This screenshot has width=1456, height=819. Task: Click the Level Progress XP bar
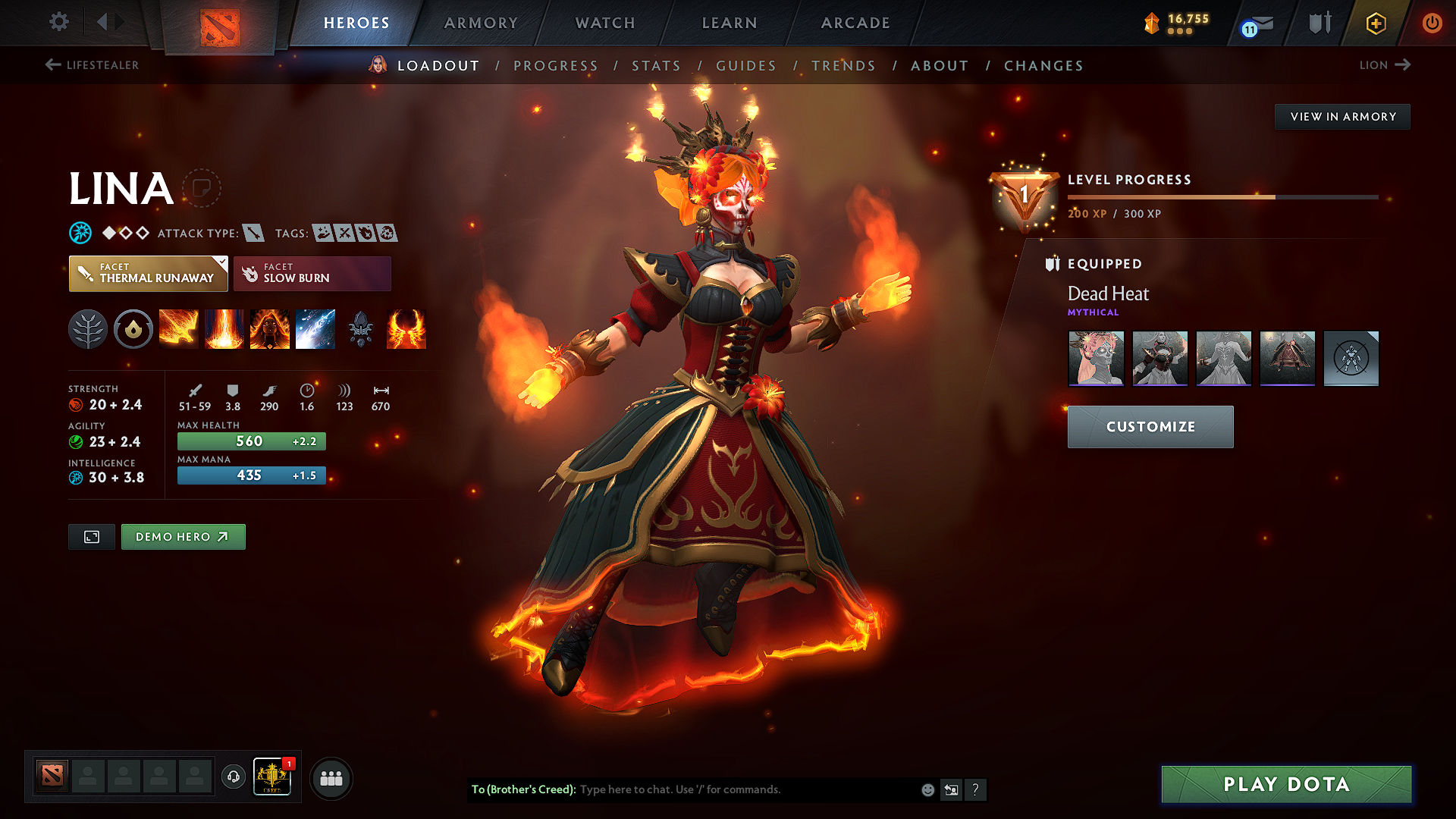1222,196
